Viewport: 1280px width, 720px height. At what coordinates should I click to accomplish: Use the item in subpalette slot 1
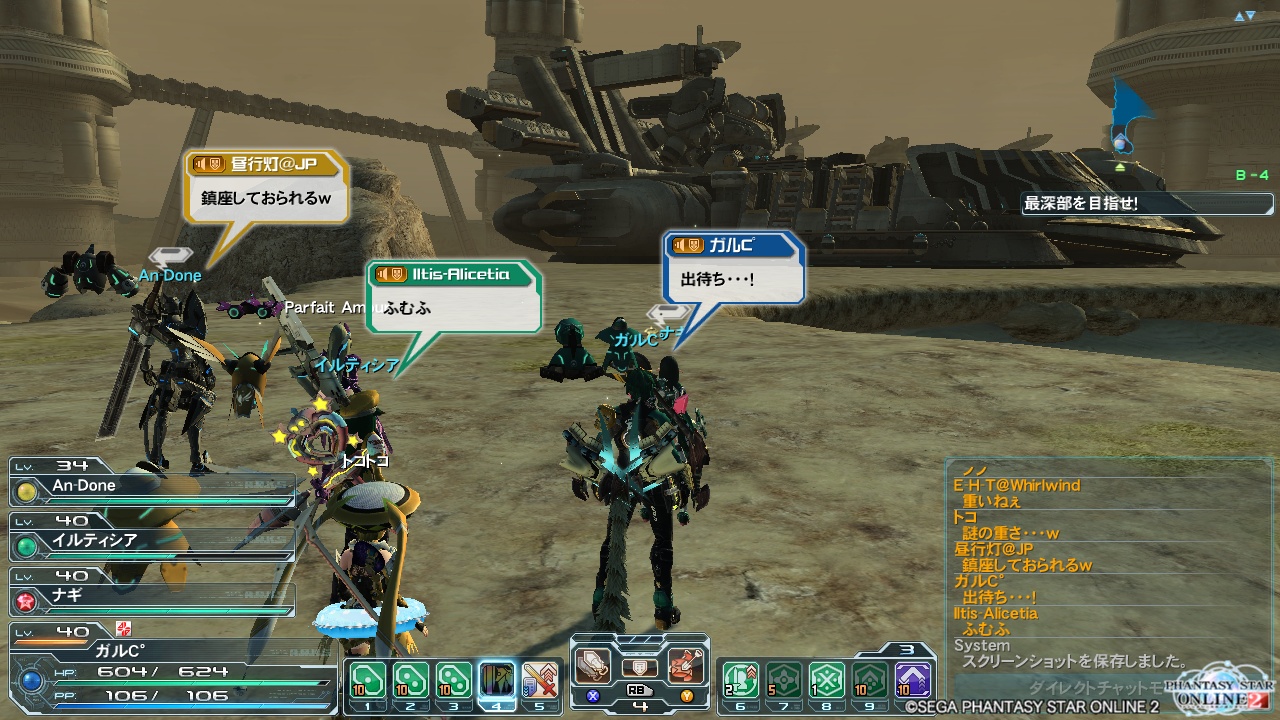coord(367,680)
